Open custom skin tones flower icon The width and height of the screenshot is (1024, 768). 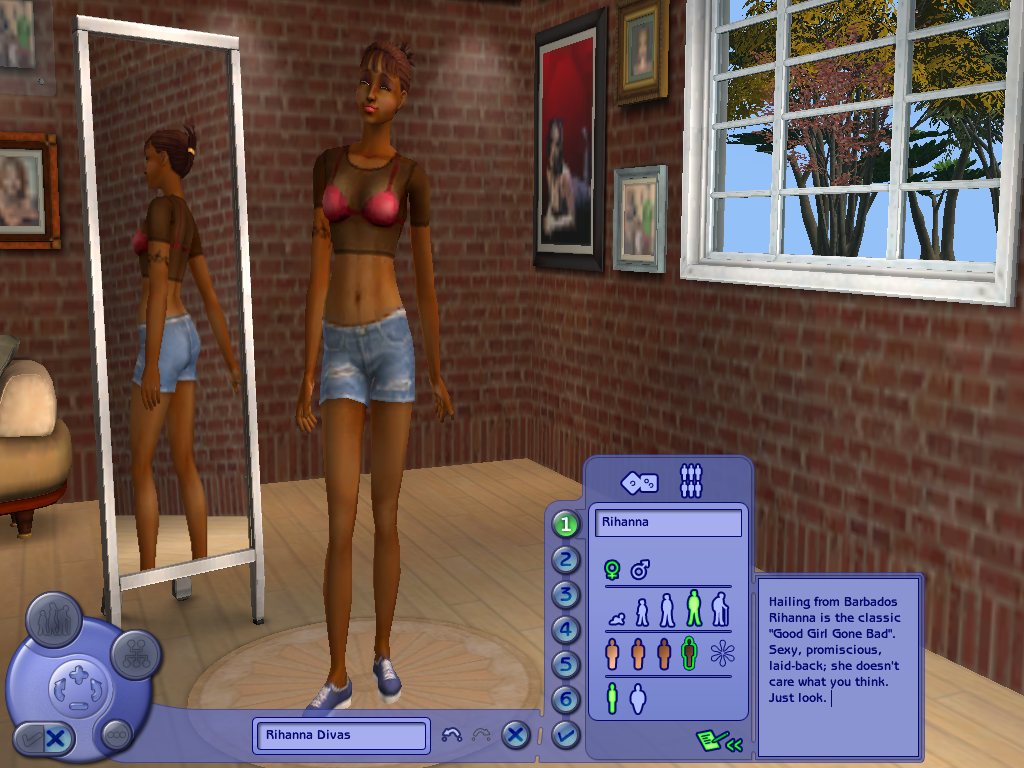721,655
